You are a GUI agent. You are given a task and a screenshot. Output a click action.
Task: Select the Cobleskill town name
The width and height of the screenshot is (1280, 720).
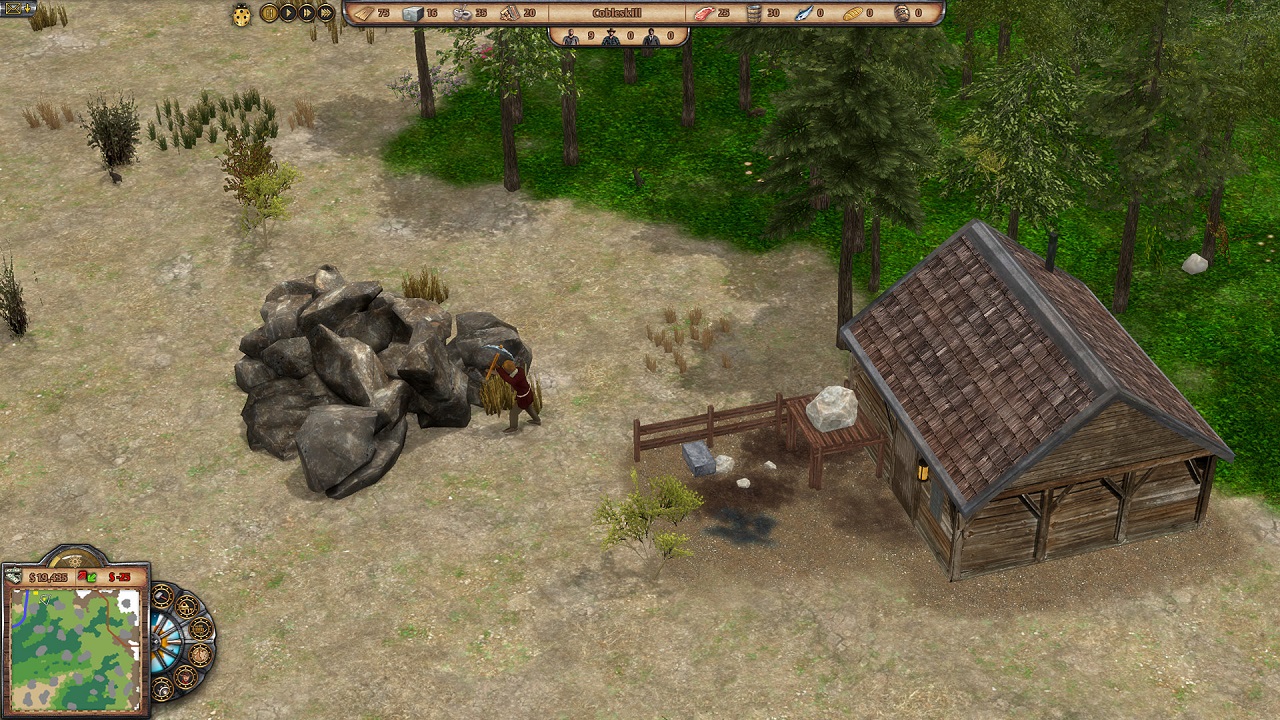pyautogui.click(x=616, y=13)
